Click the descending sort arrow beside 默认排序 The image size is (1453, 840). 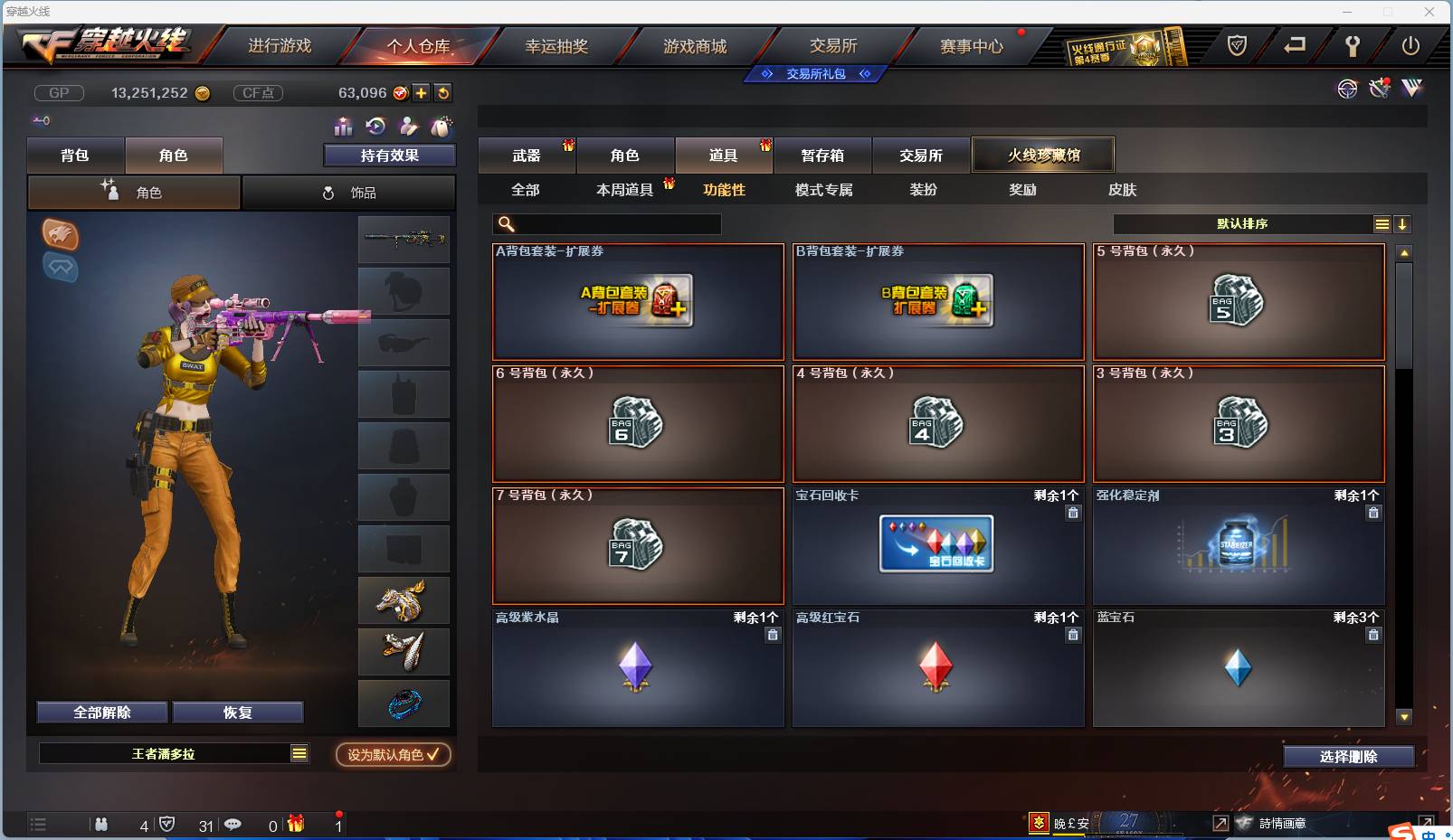tap(1402, 223)
